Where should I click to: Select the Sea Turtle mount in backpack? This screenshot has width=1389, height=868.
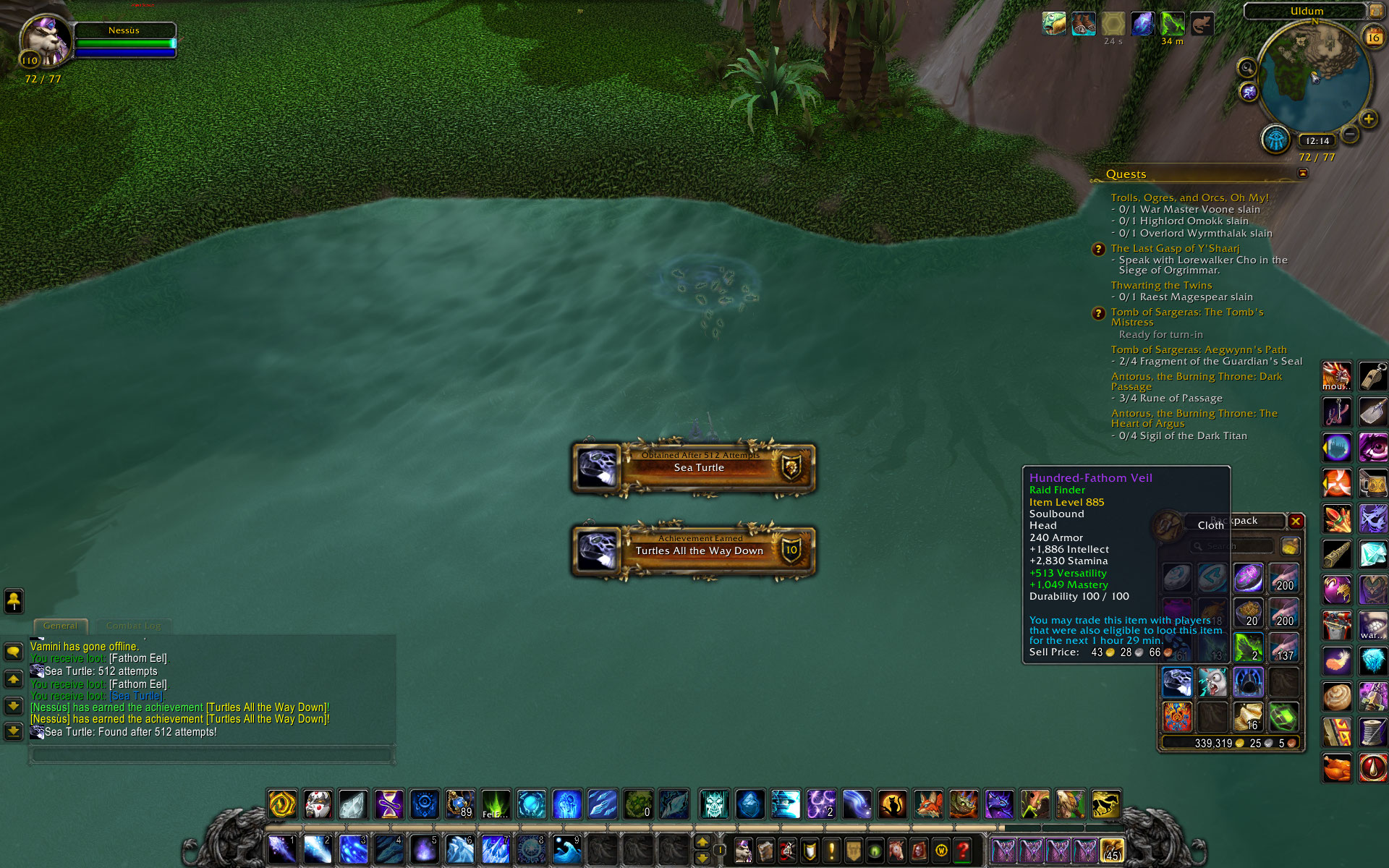tap(1177, 682)
